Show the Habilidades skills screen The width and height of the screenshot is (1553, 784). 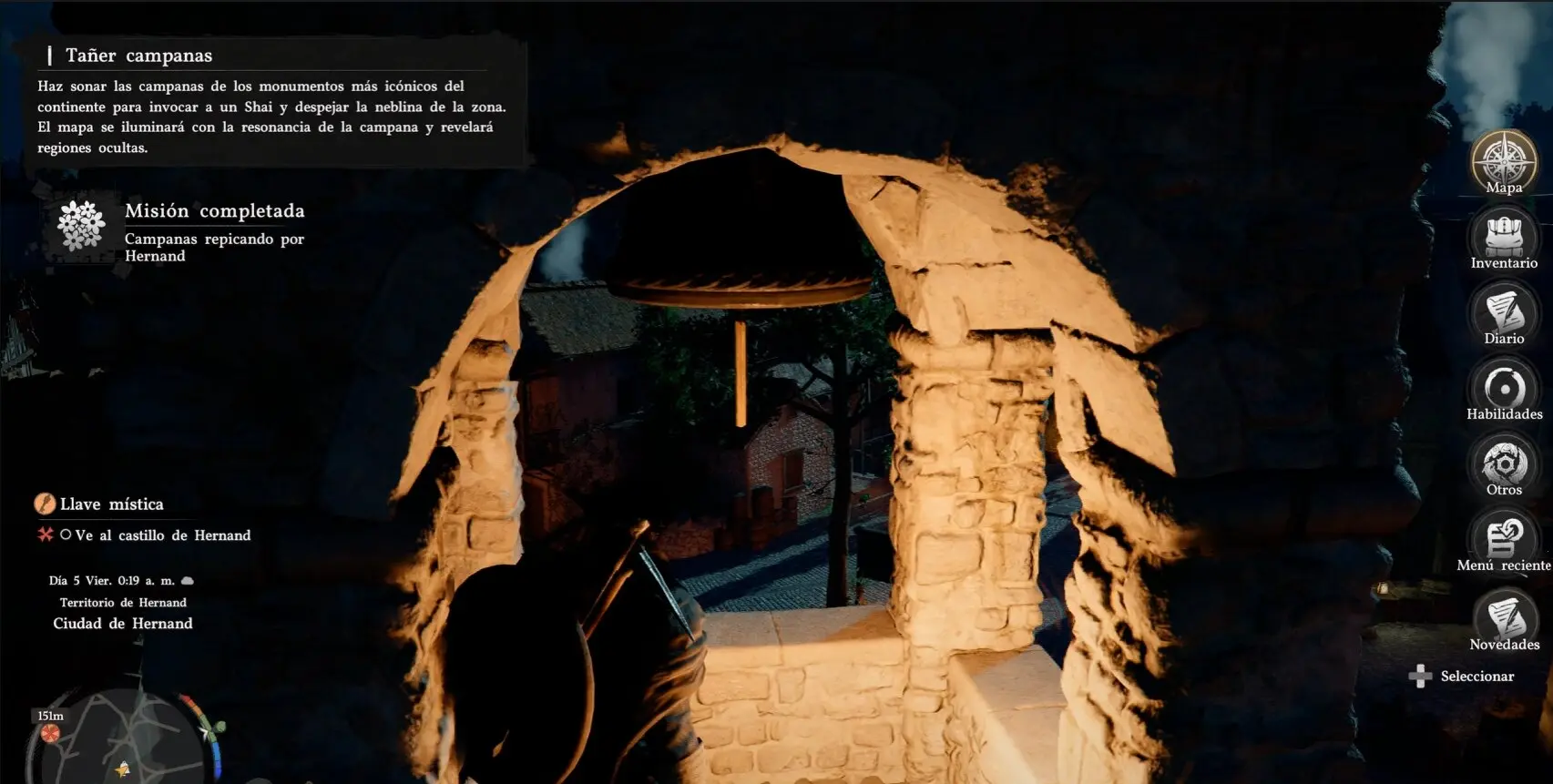[1504, 387]
